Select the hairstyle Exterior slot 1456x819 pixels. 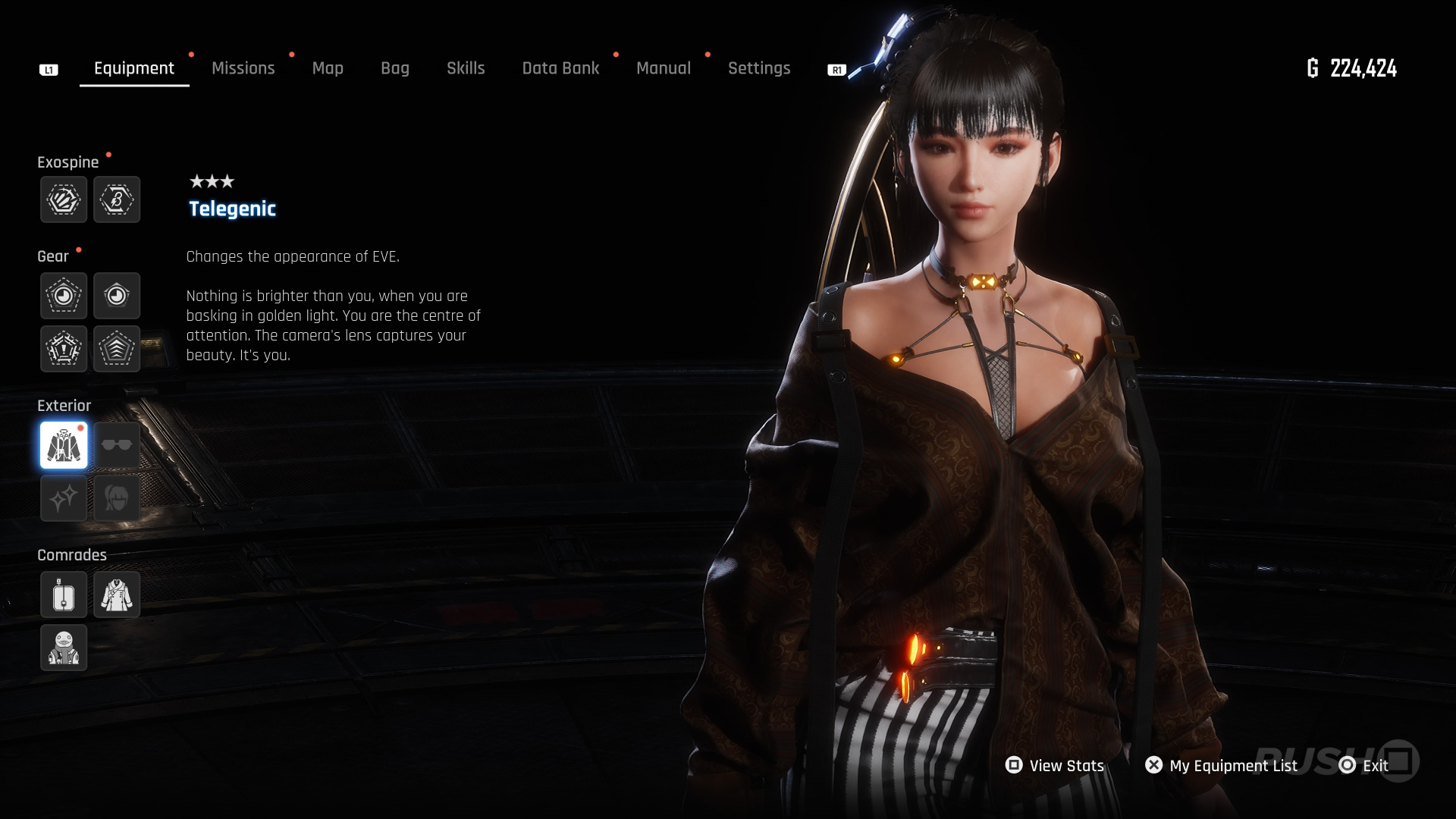pos(117,498)
